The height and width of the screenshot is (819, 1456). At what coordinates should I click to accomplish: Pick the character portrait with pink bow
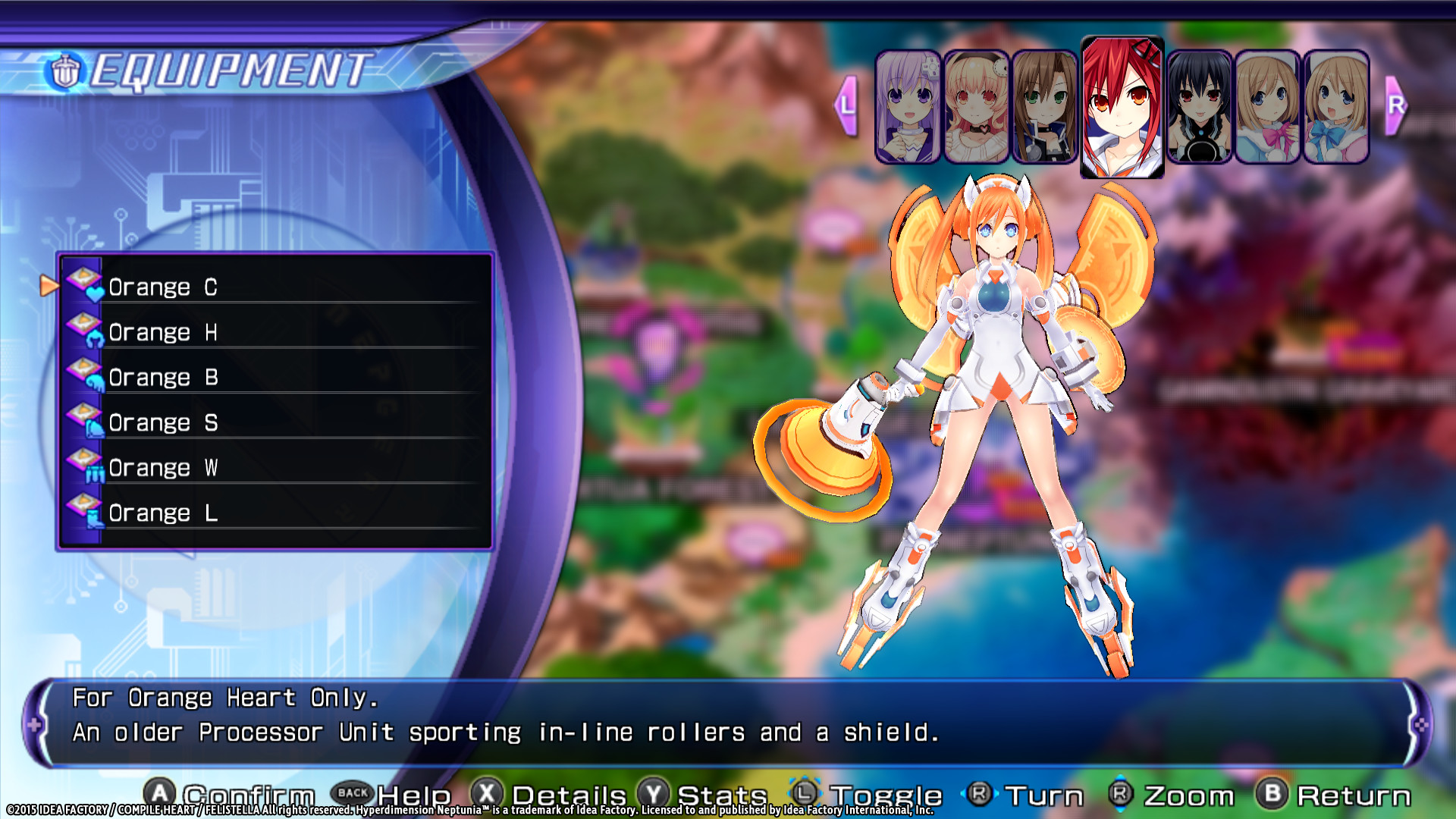point(1267,107)
